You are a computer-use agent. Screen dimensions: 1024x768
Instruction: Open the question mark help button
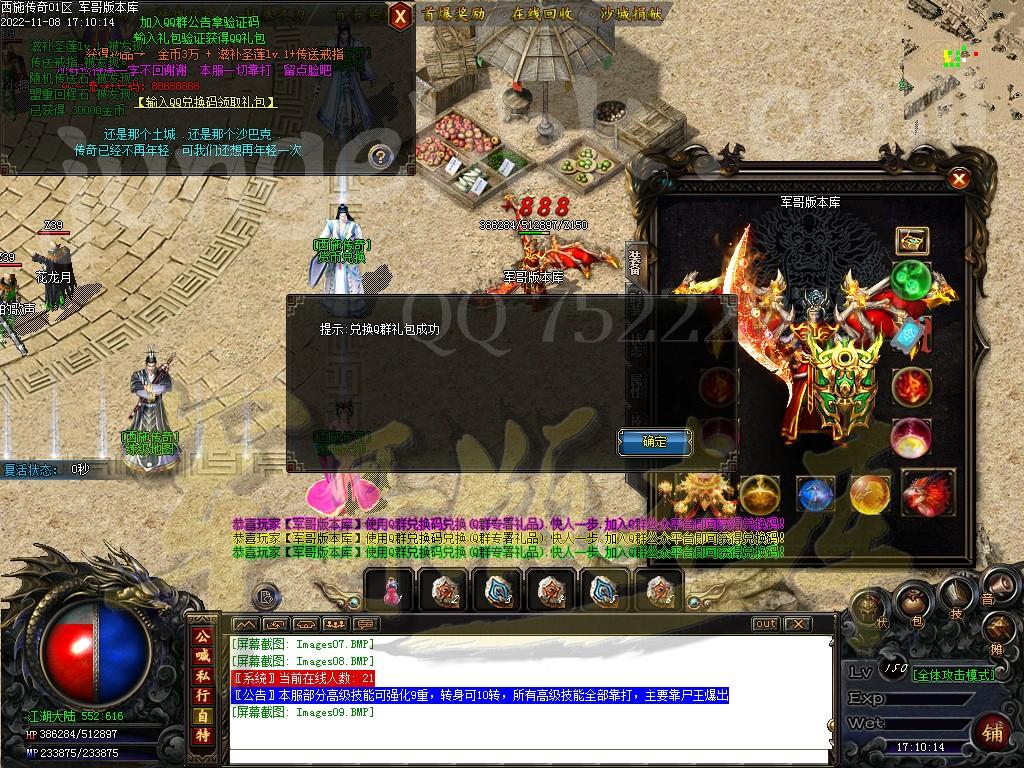coord(379,156)
